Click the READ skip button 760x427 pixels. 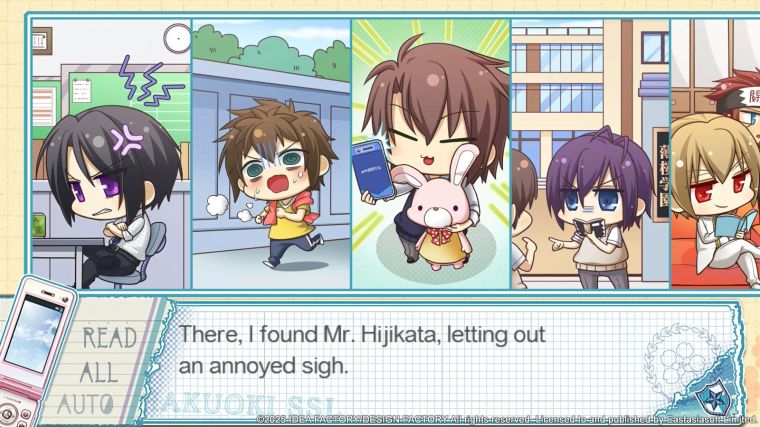pos(108,336)
